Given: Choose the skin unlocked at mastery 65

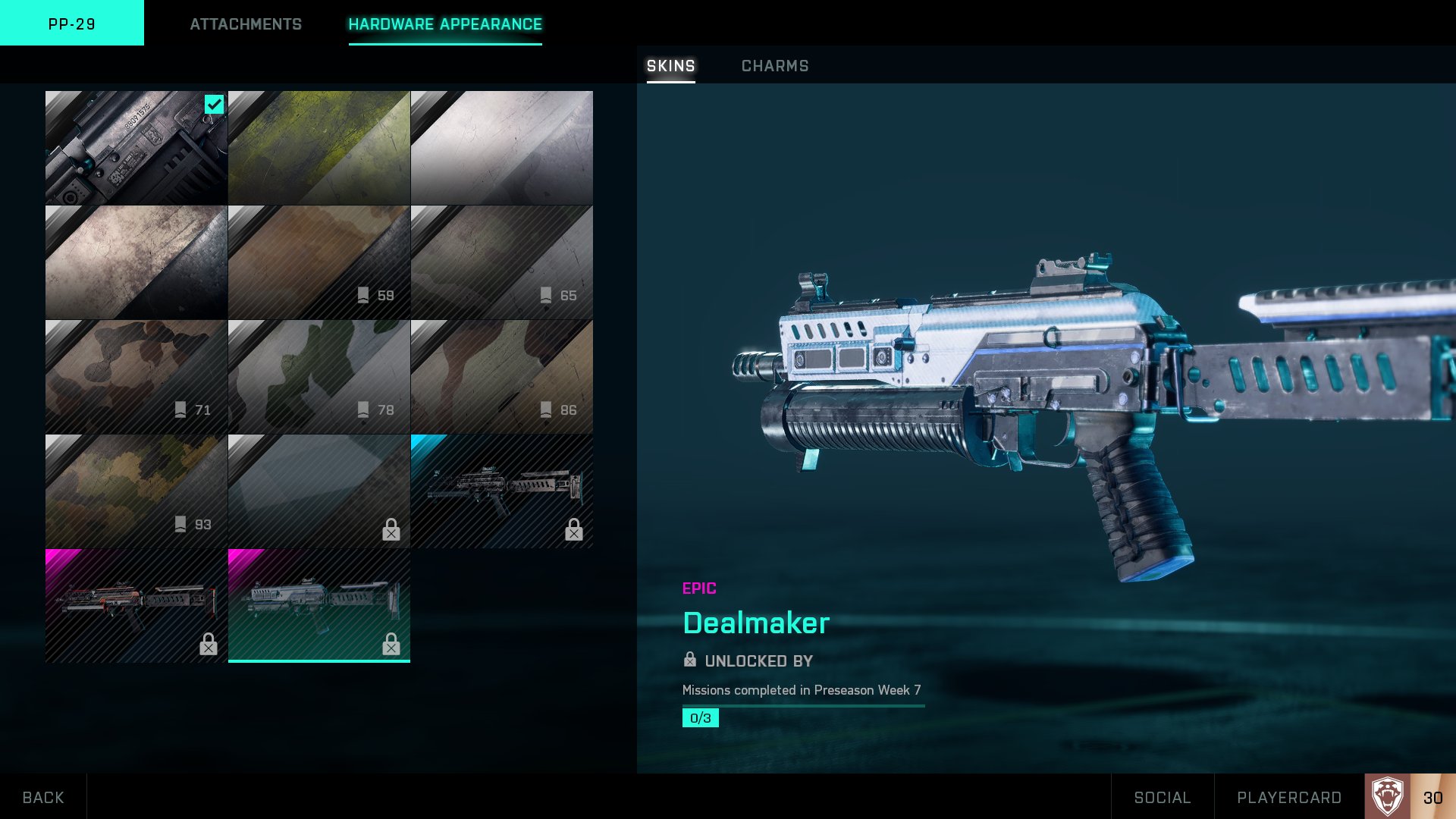Looking at the screenshot, I should [502, 262].
